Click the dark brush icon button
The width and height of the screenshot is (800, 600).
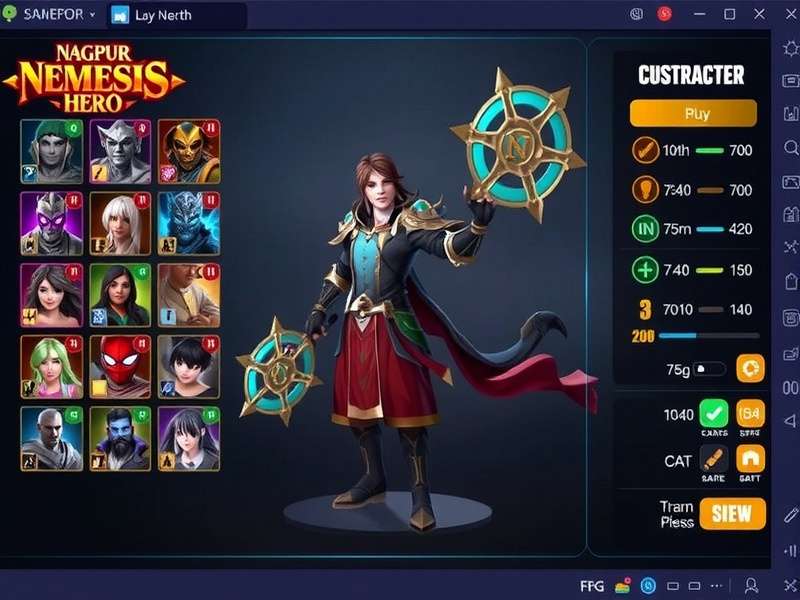(x=714, y=459)
